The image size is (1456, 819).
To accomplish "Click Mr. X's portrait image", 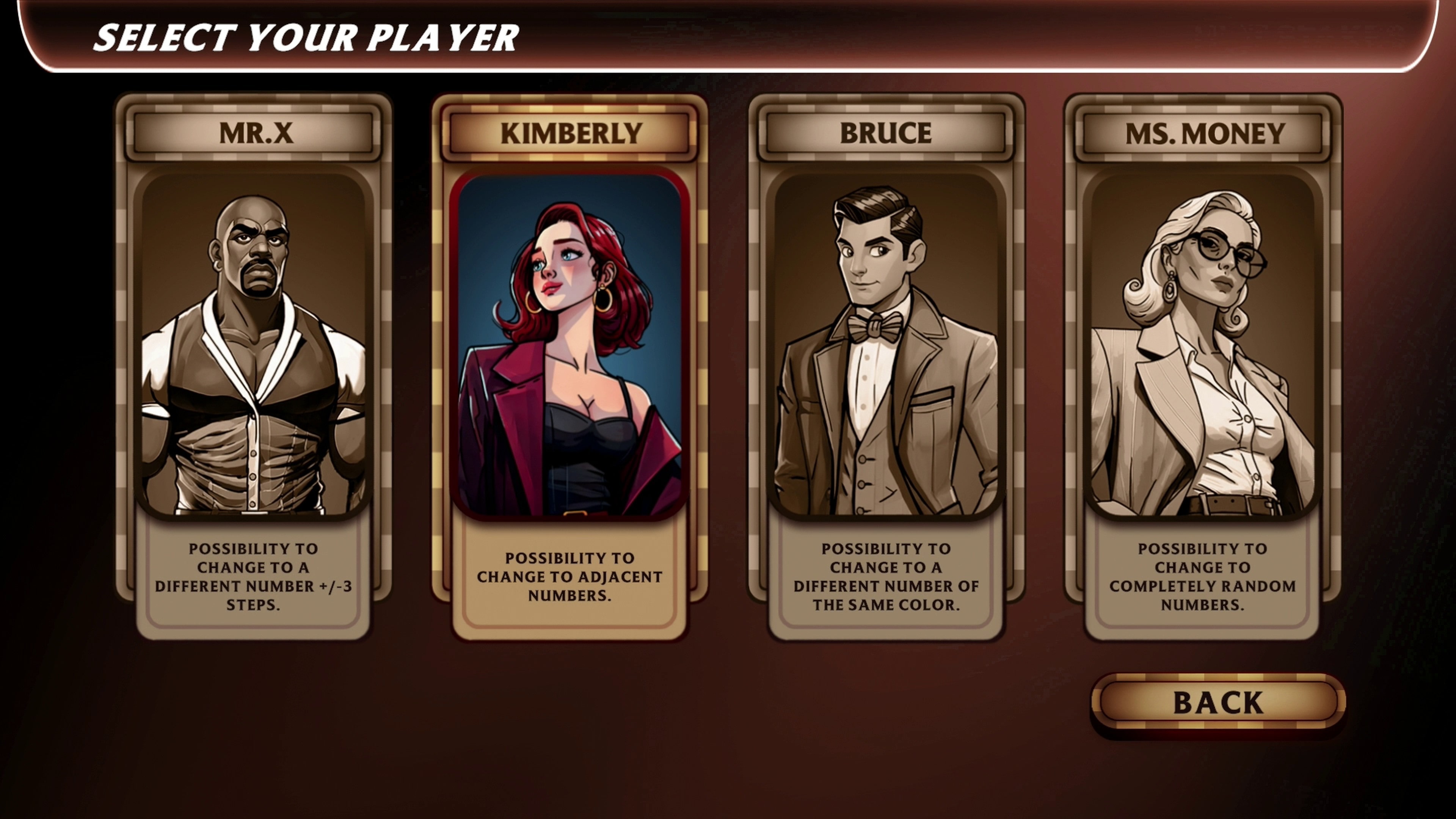I will point(254,350).
